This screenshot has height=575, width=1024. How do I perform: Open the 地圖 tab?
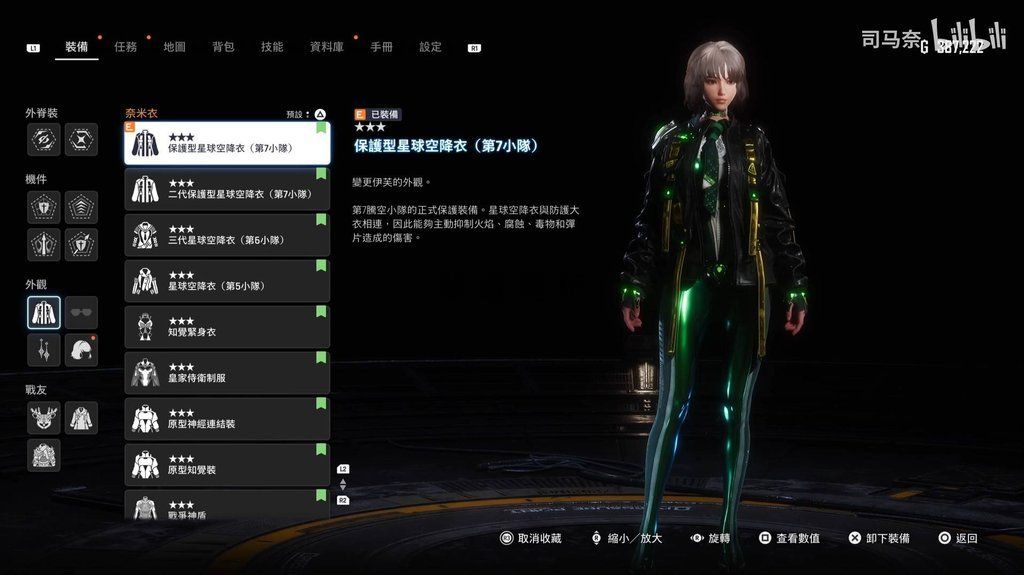[x=175, y=47]
